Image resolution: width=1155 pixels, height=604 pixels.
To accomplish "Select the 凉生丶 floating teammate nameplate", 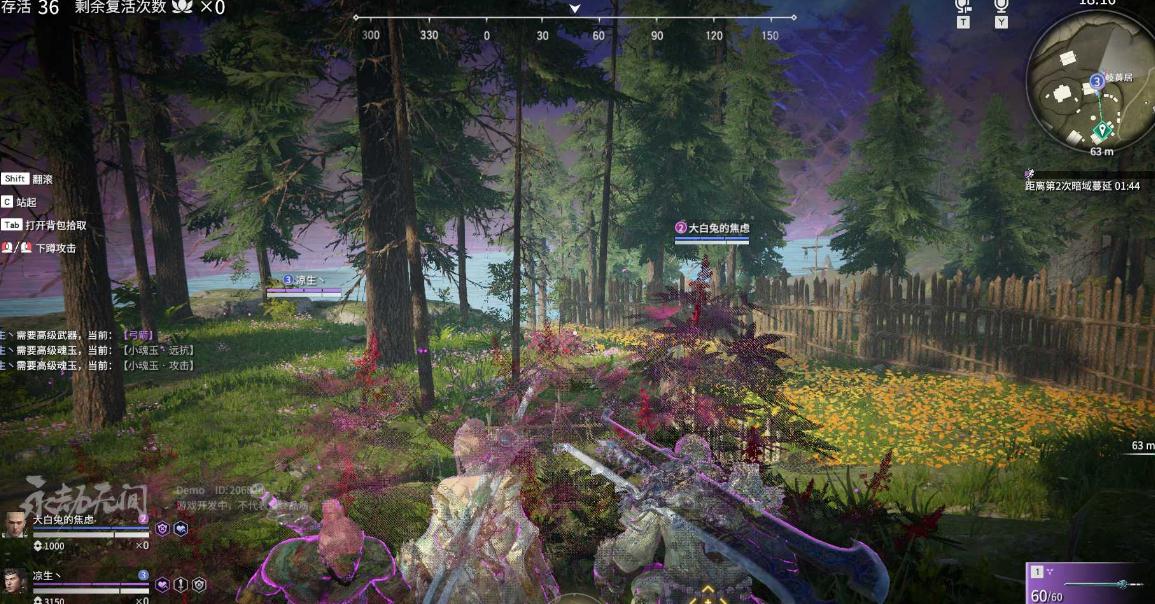I will (x=303, y=281).
